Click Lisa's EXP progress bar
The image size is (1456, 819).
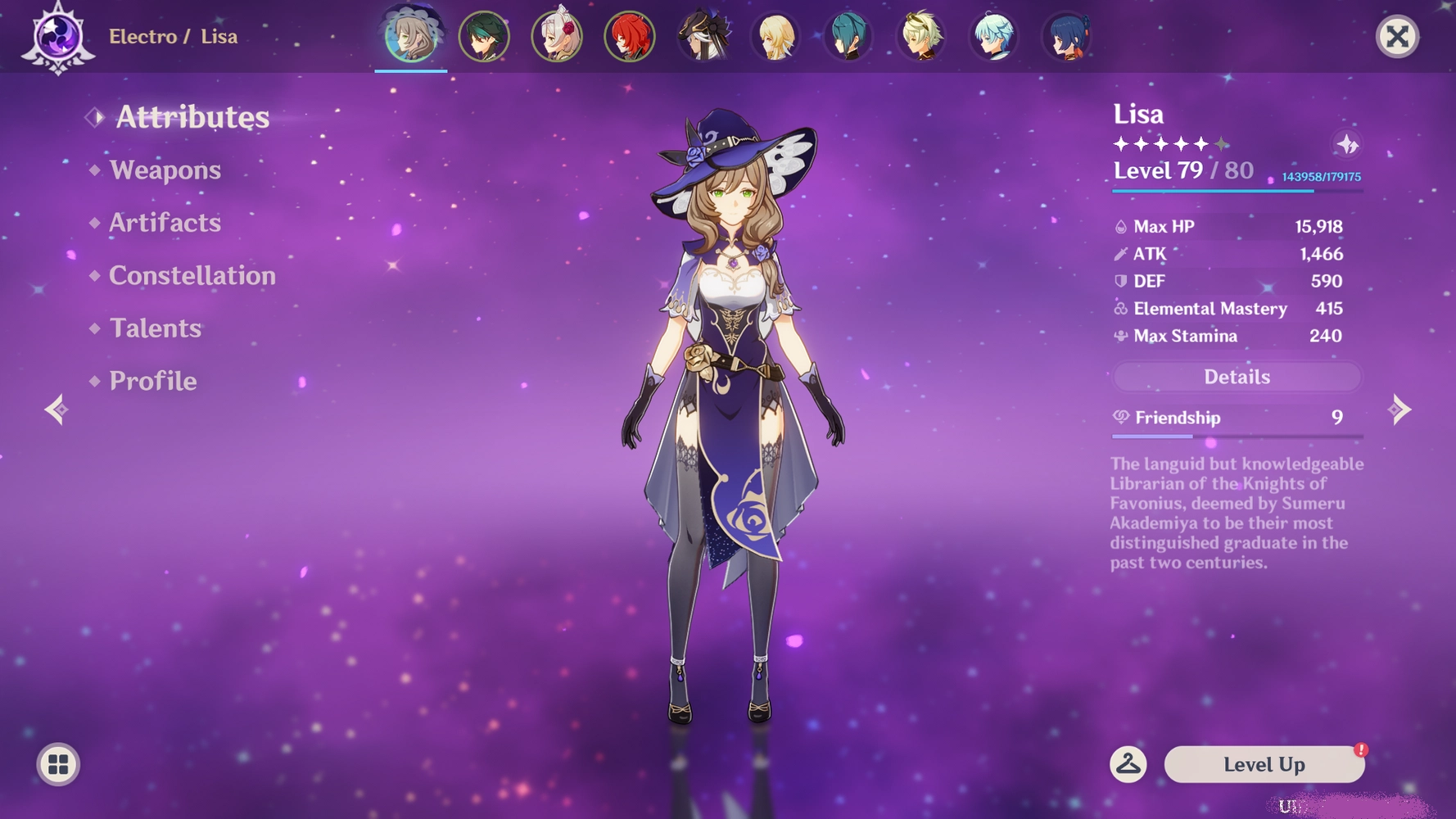click(x=1237, y=190)
